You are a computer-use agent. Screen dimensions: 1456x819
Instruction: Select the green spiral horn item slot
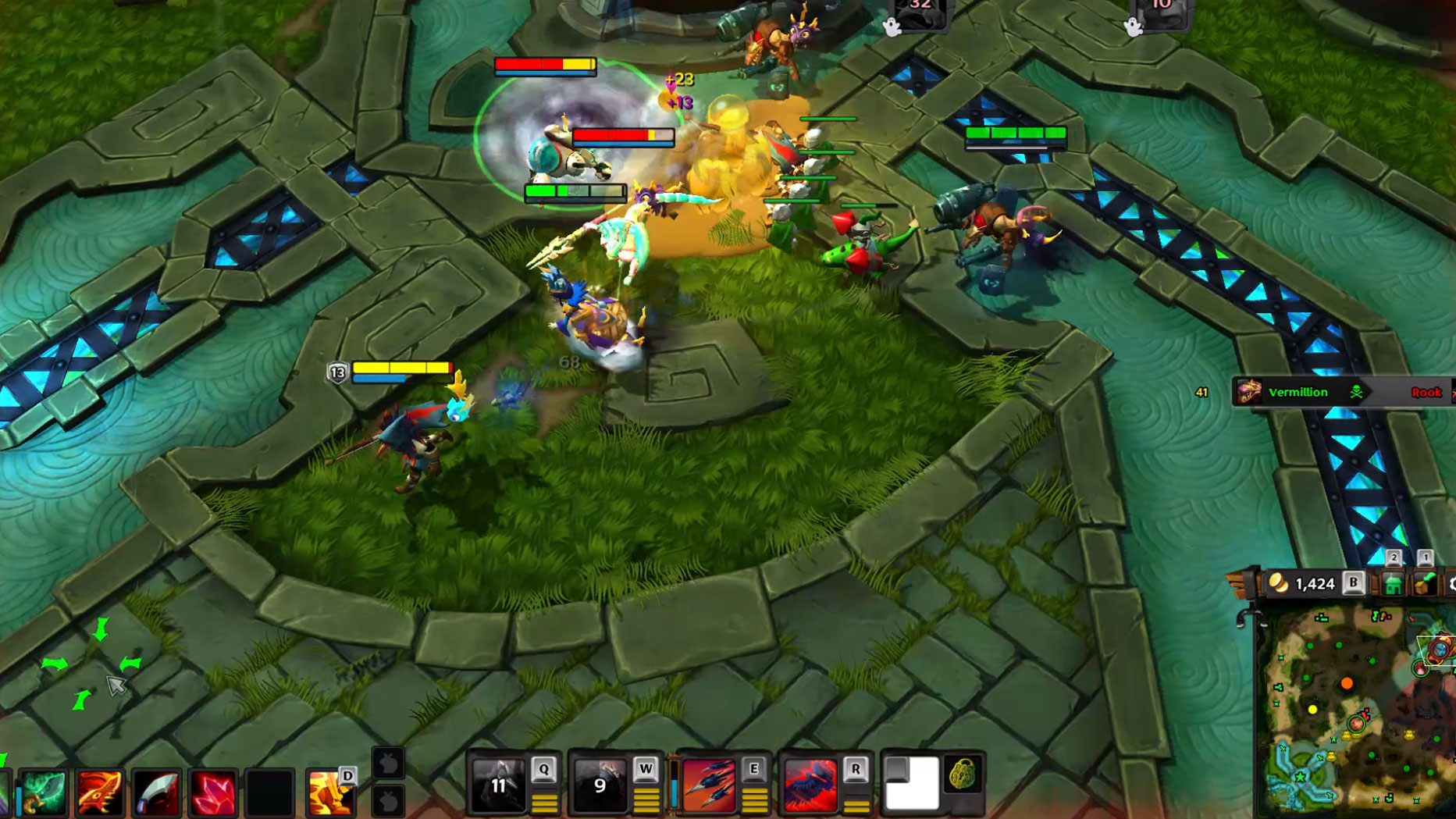[43, 793]
